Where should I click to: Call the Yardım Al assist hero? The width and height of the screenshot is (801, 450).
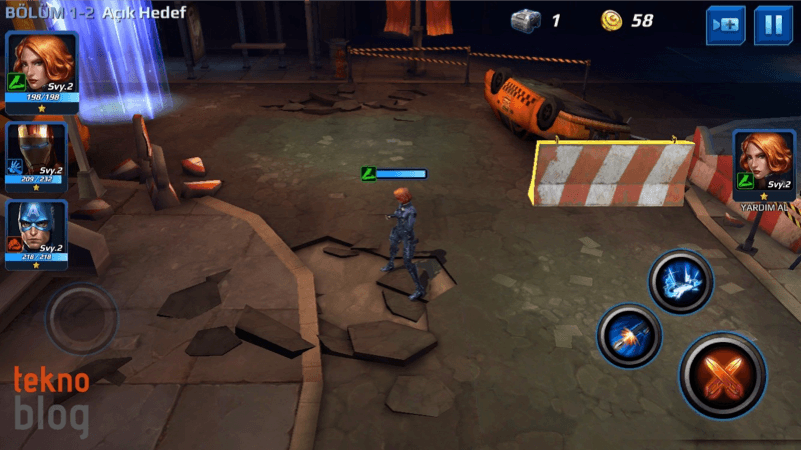coord(764,166)
